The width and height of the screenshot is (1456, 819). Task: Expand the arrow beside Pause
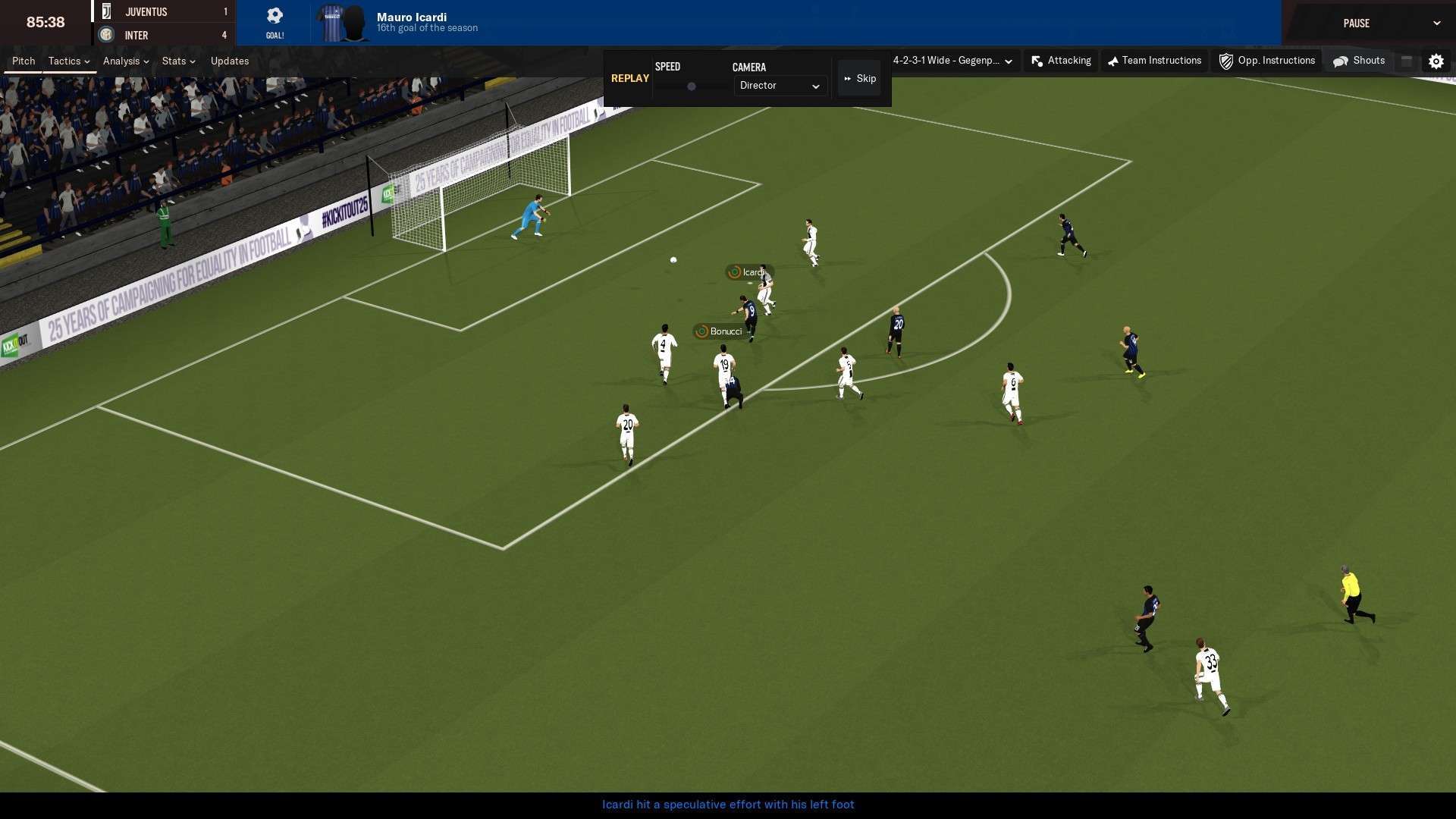click(x=1436, y=24)
